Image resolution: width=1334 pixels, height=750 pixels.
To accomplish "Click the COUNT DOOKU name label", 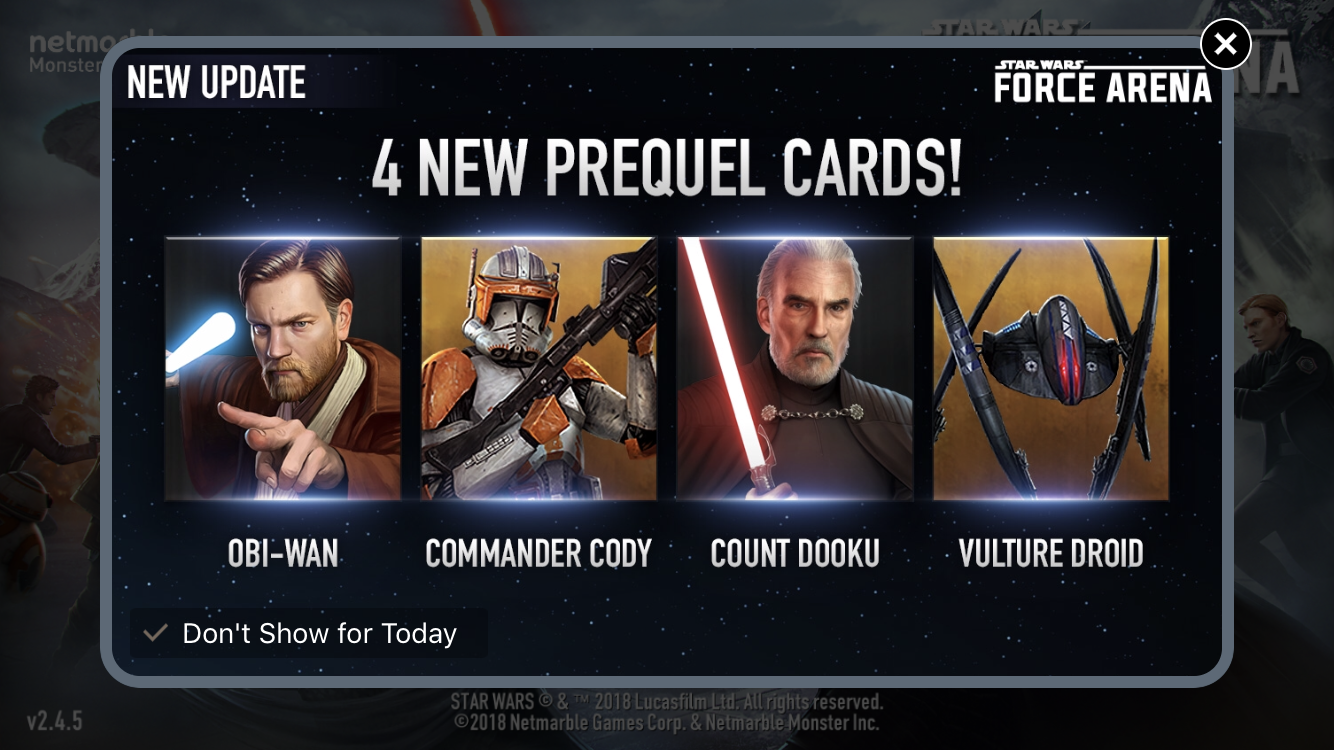I will pyautogui.click(x=795, y=555).
